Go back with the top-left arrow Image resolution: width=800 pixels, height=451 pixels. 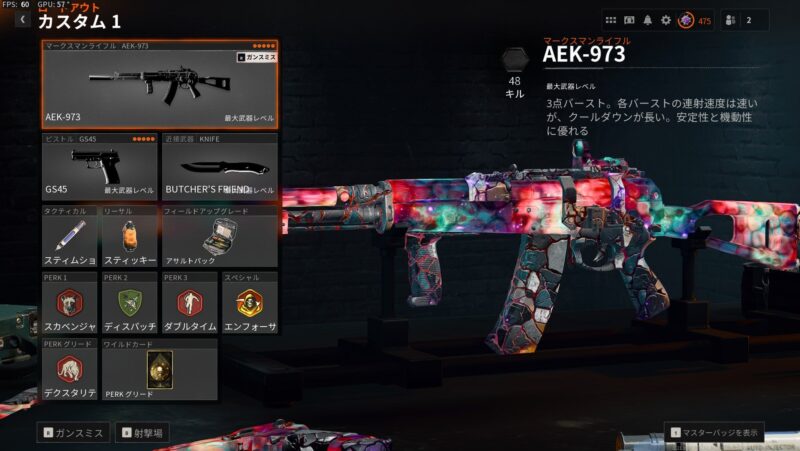22,19
